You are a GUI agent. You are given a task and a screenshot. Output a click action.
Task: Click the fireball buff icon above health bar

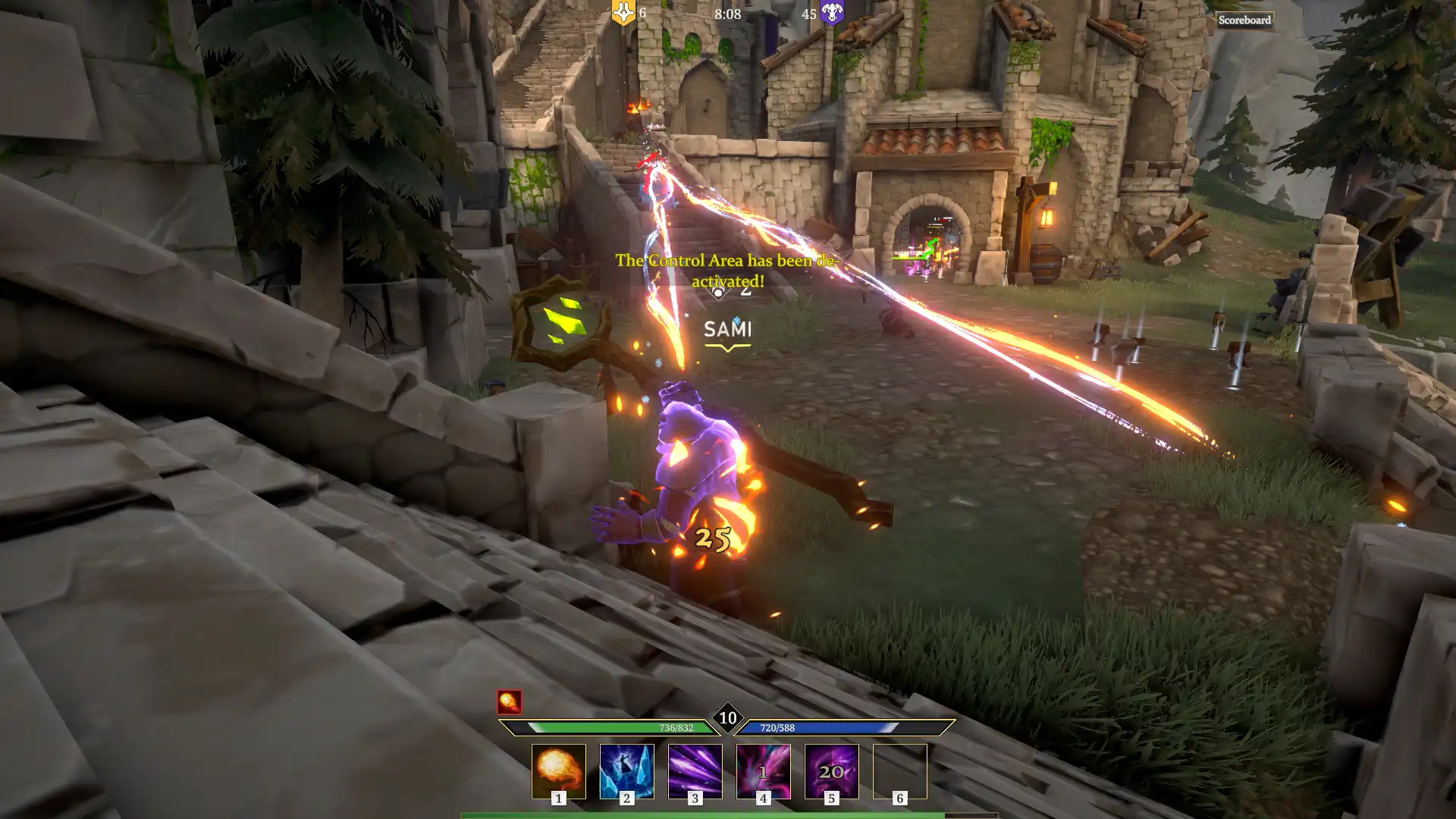[510, 702]
